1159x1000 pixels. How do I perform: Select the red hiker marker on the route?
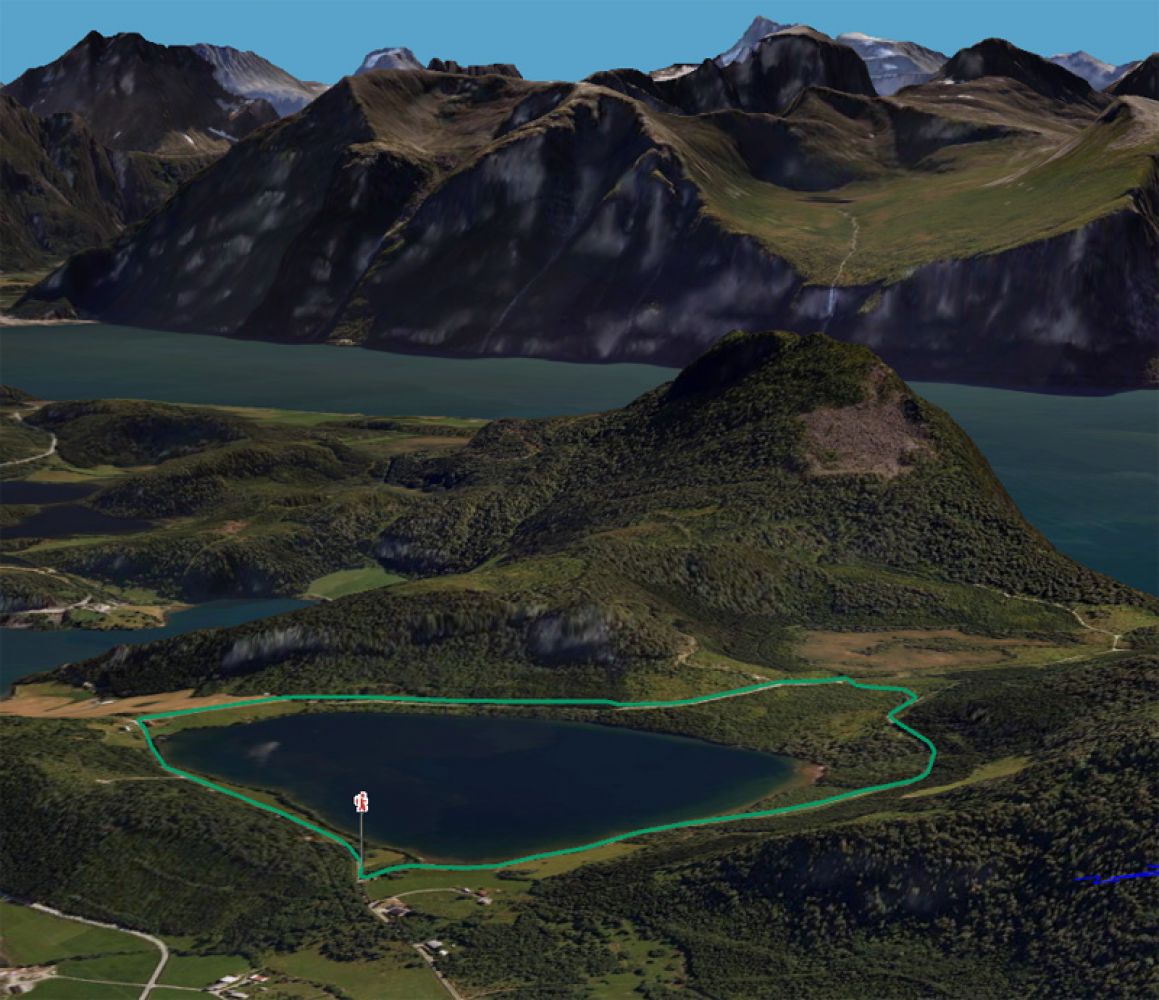[x=361, y=802]
